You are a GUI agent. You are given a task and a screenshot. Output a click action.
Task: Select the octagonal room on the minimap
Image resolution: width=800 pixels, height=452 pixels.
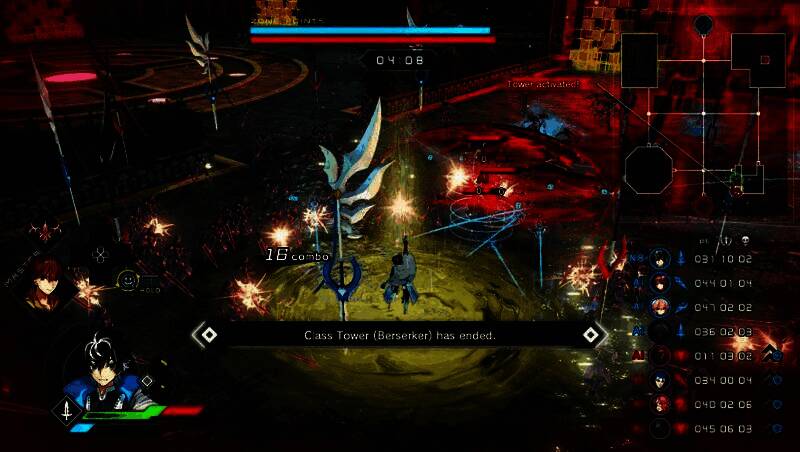pyautogui.click(x=648, y=168)
